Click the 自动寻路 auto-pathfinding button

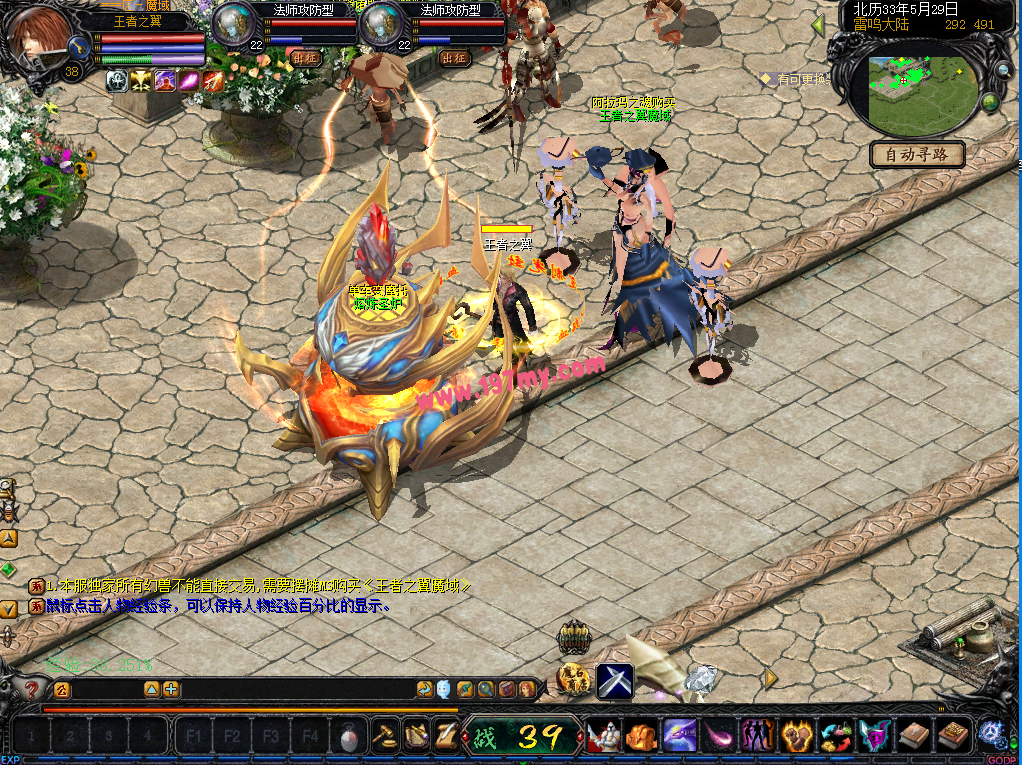[917, 155]
